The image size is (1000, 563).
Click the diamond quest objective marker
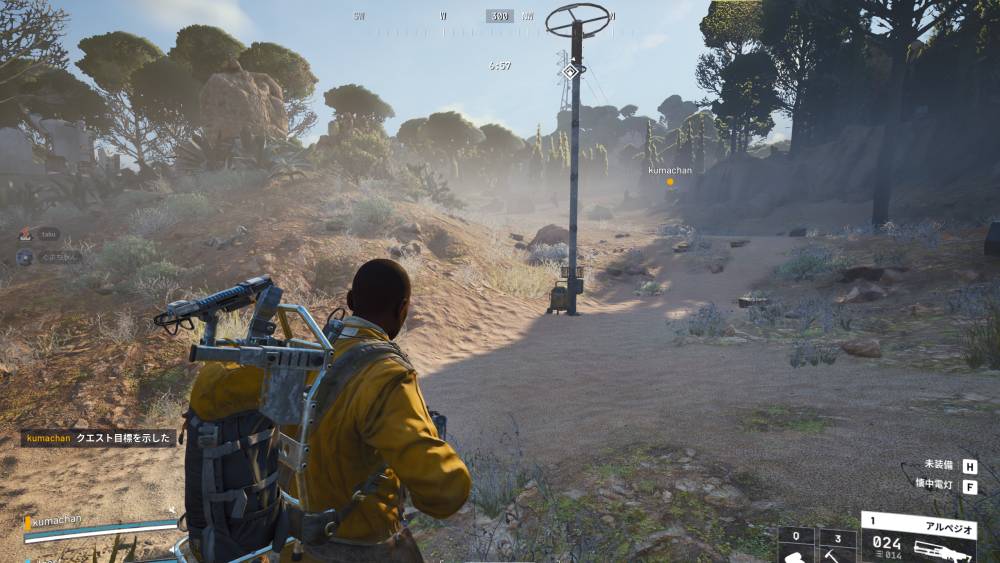point(571,71)
